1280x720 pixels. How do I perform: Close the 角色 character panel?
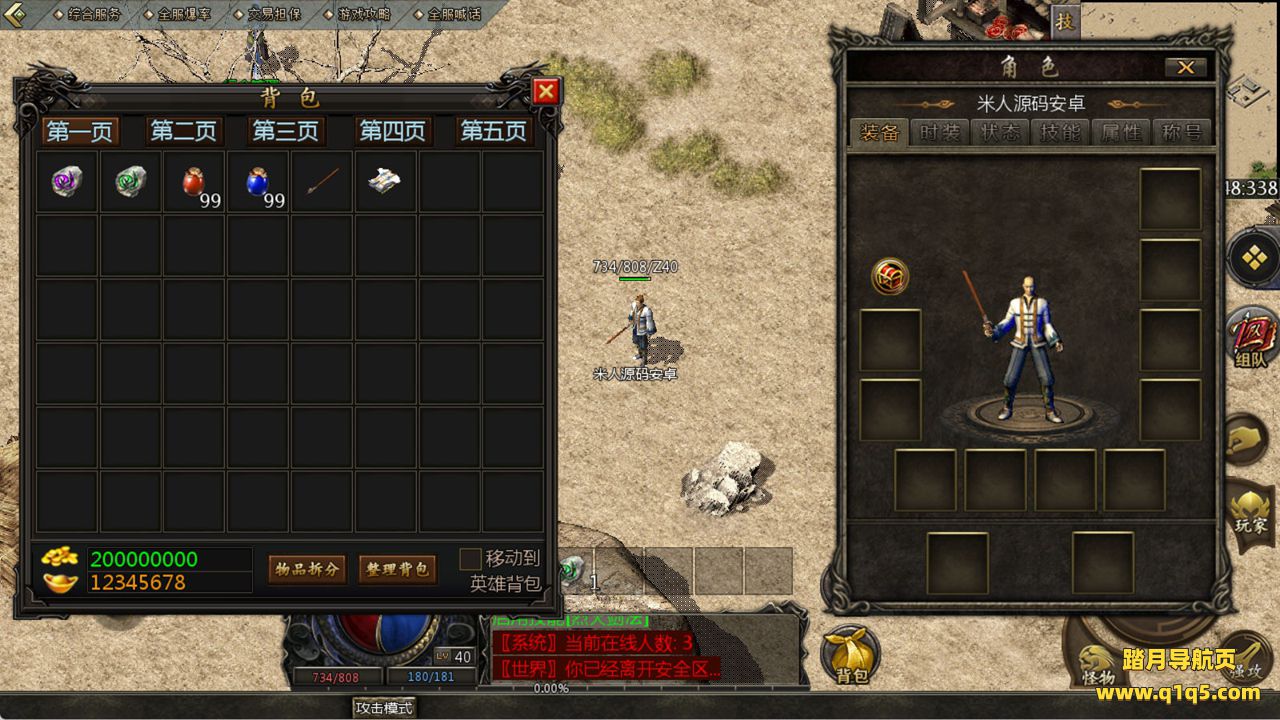1186,67
